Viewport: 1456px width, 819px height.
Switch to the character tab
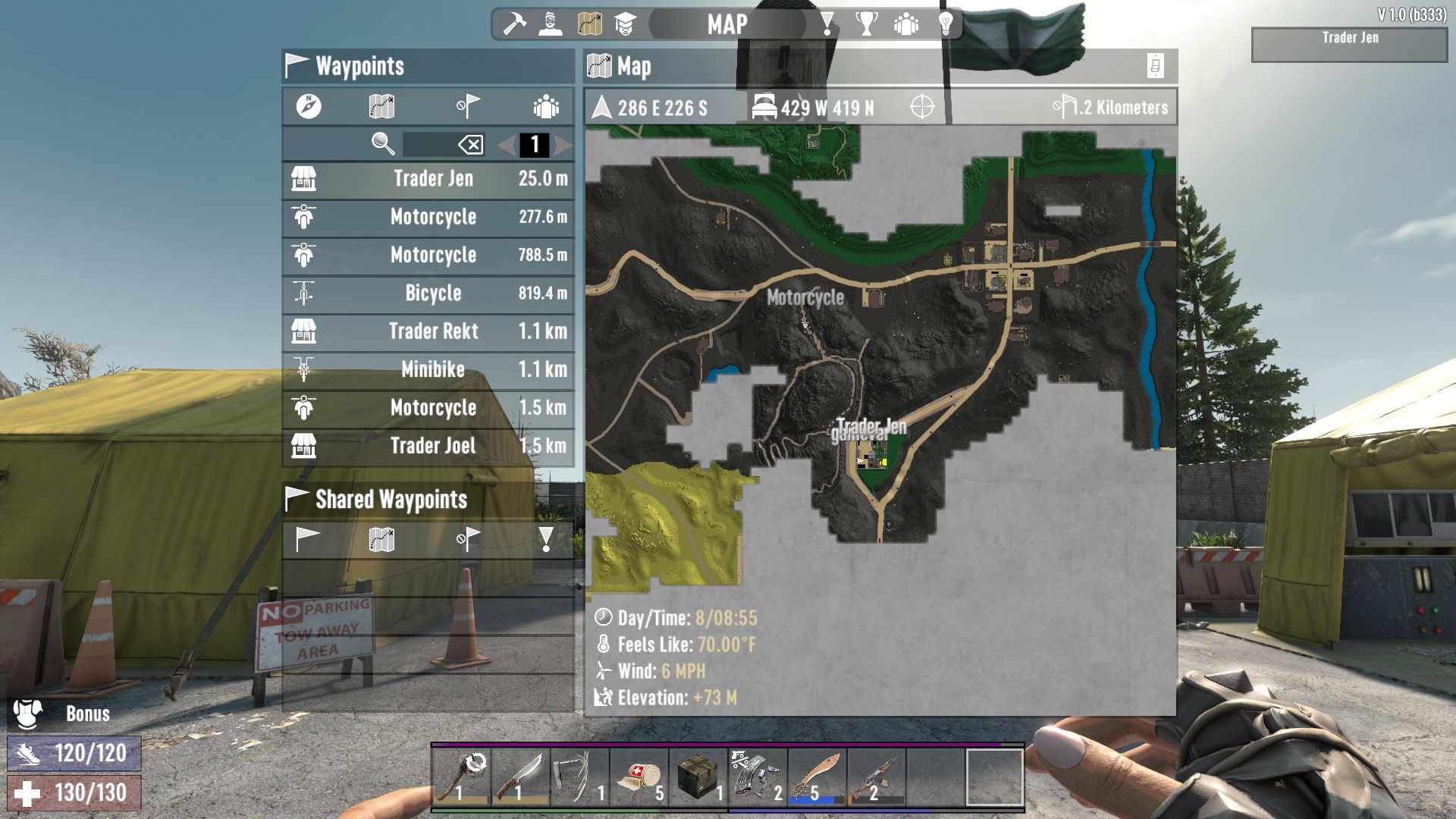click(x=551, y=24)
